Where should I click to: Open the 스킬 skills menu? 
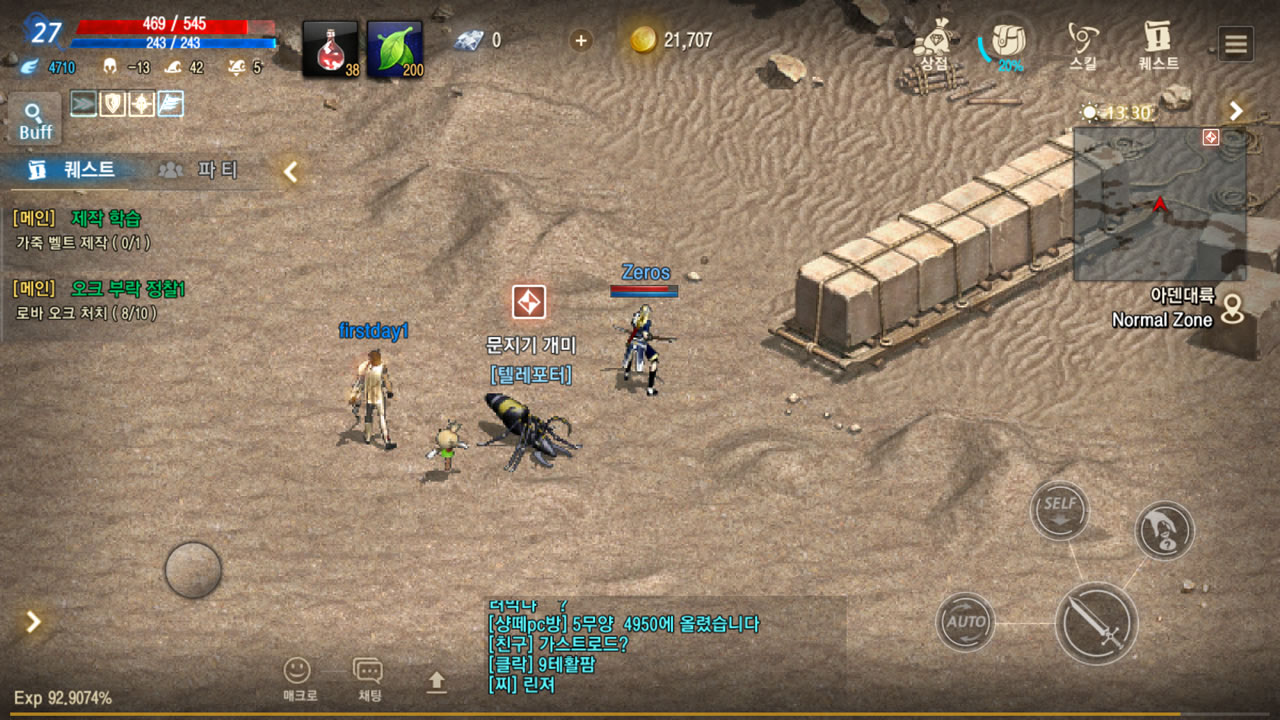point(1082,45)
